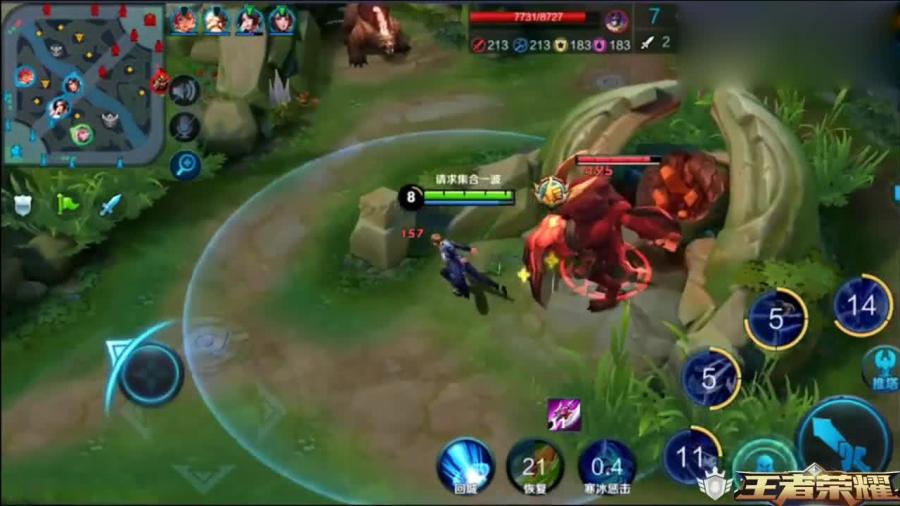This screenshot has height=506, width=900.
Task: Touch the virtual movement joystick
Action: (x=151, y=375)
